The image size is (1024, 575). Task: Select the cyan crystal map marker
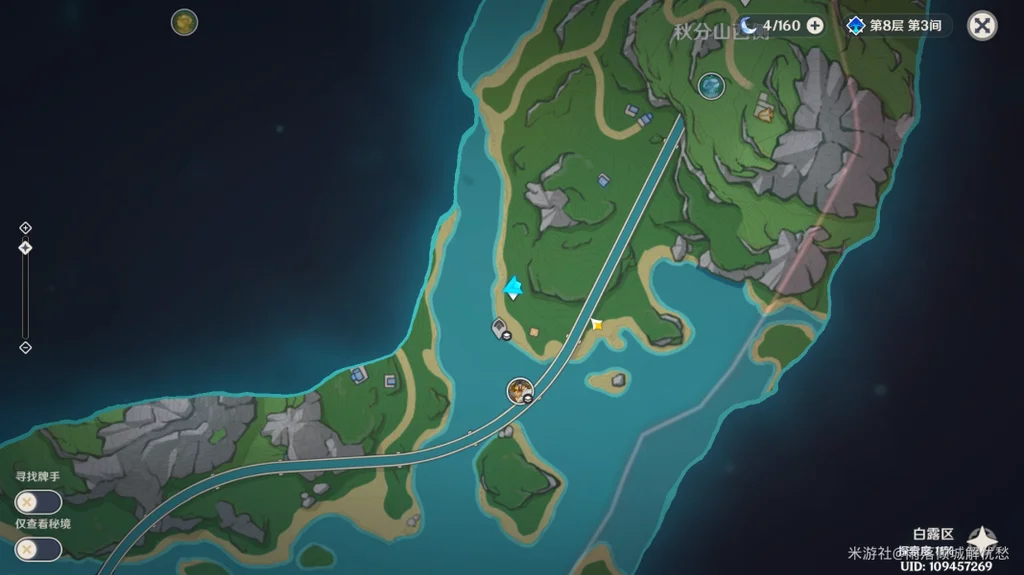click(513, 288)
